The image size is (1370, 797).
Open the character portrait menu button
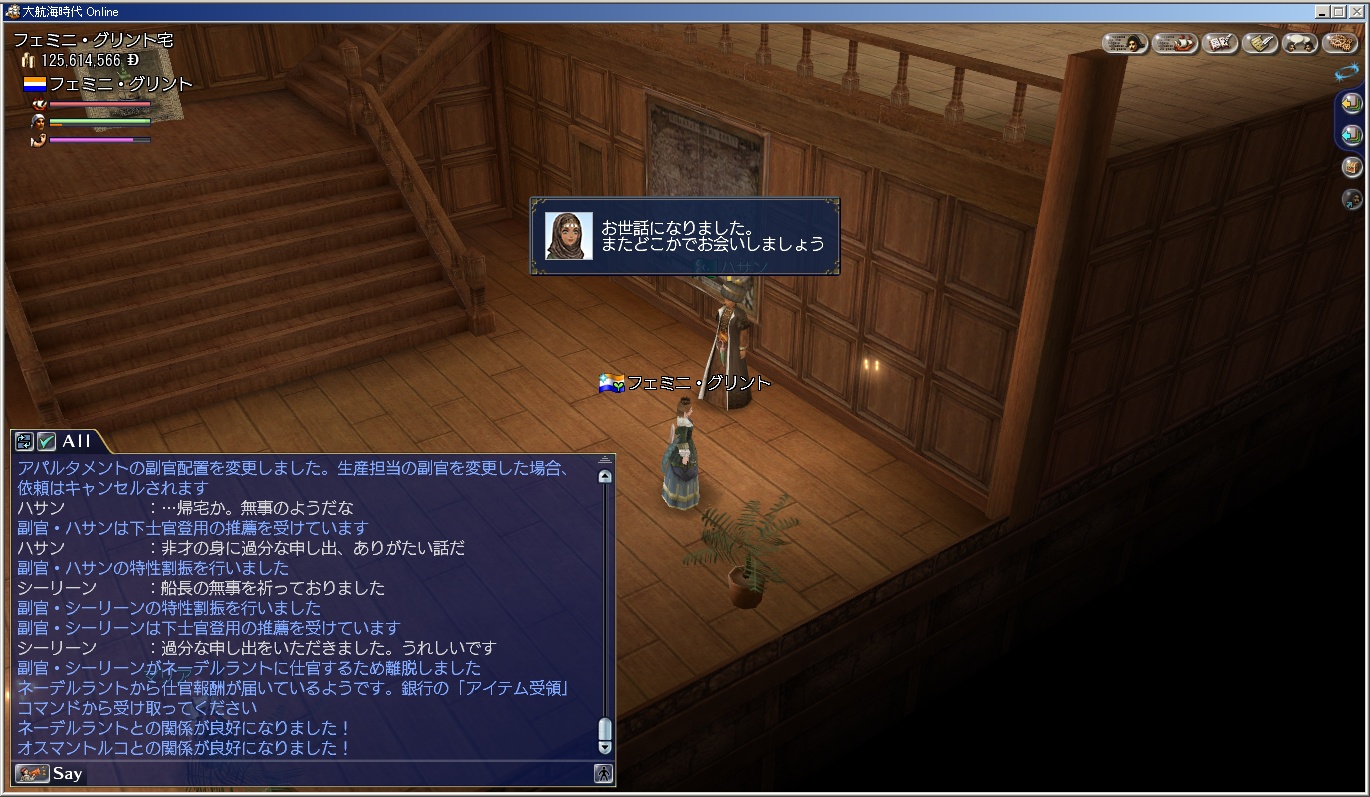click(1124, 43)
